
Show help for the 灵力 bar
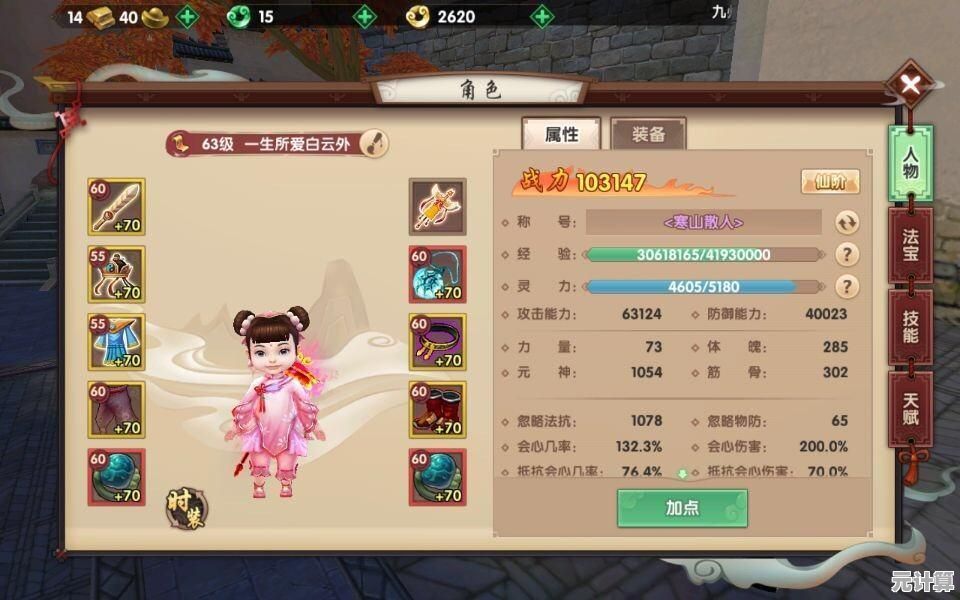click(847, 287)
